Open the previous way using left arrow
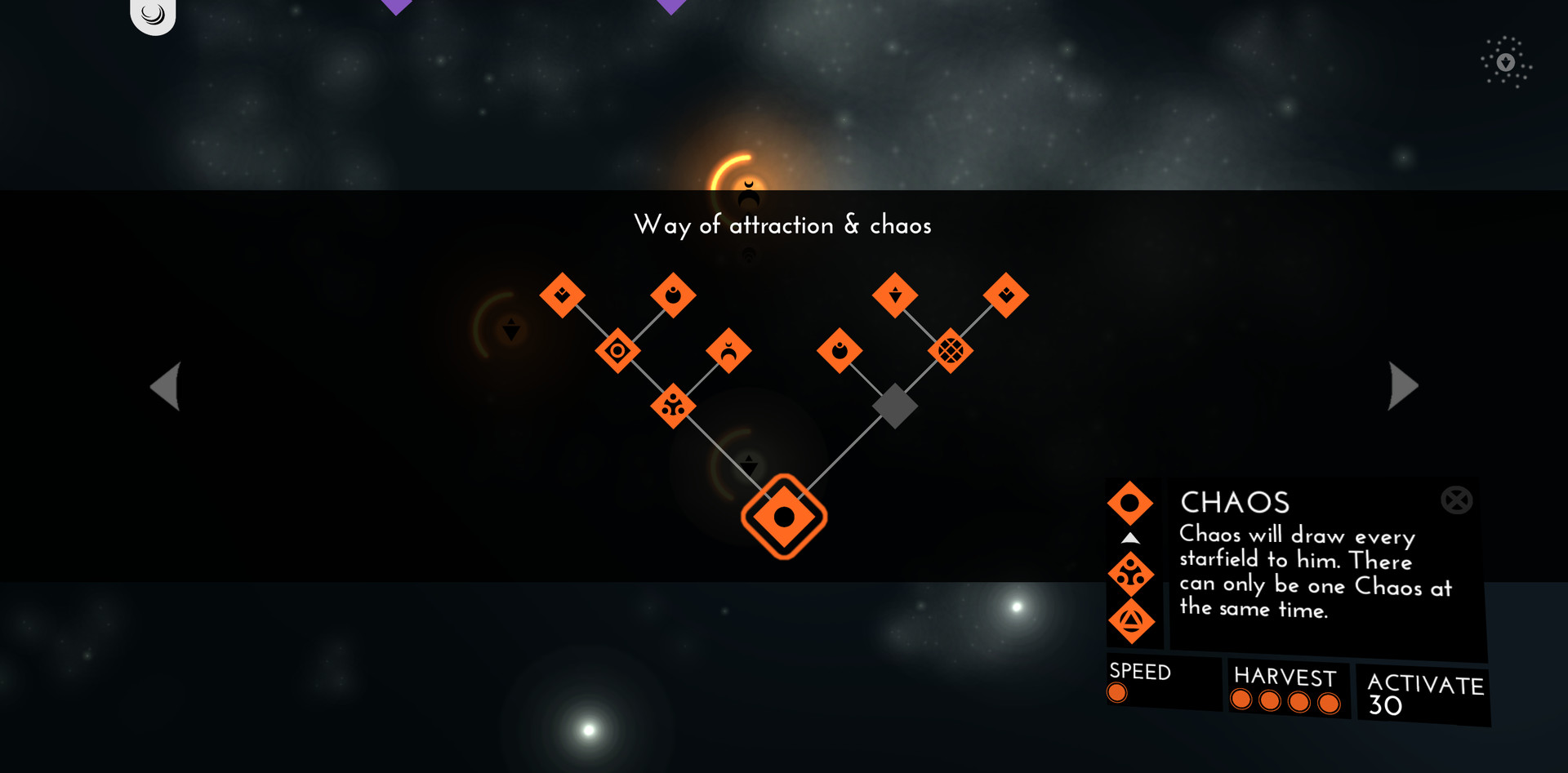Viewport: 1568px width, 773px height. pos(165,385)
